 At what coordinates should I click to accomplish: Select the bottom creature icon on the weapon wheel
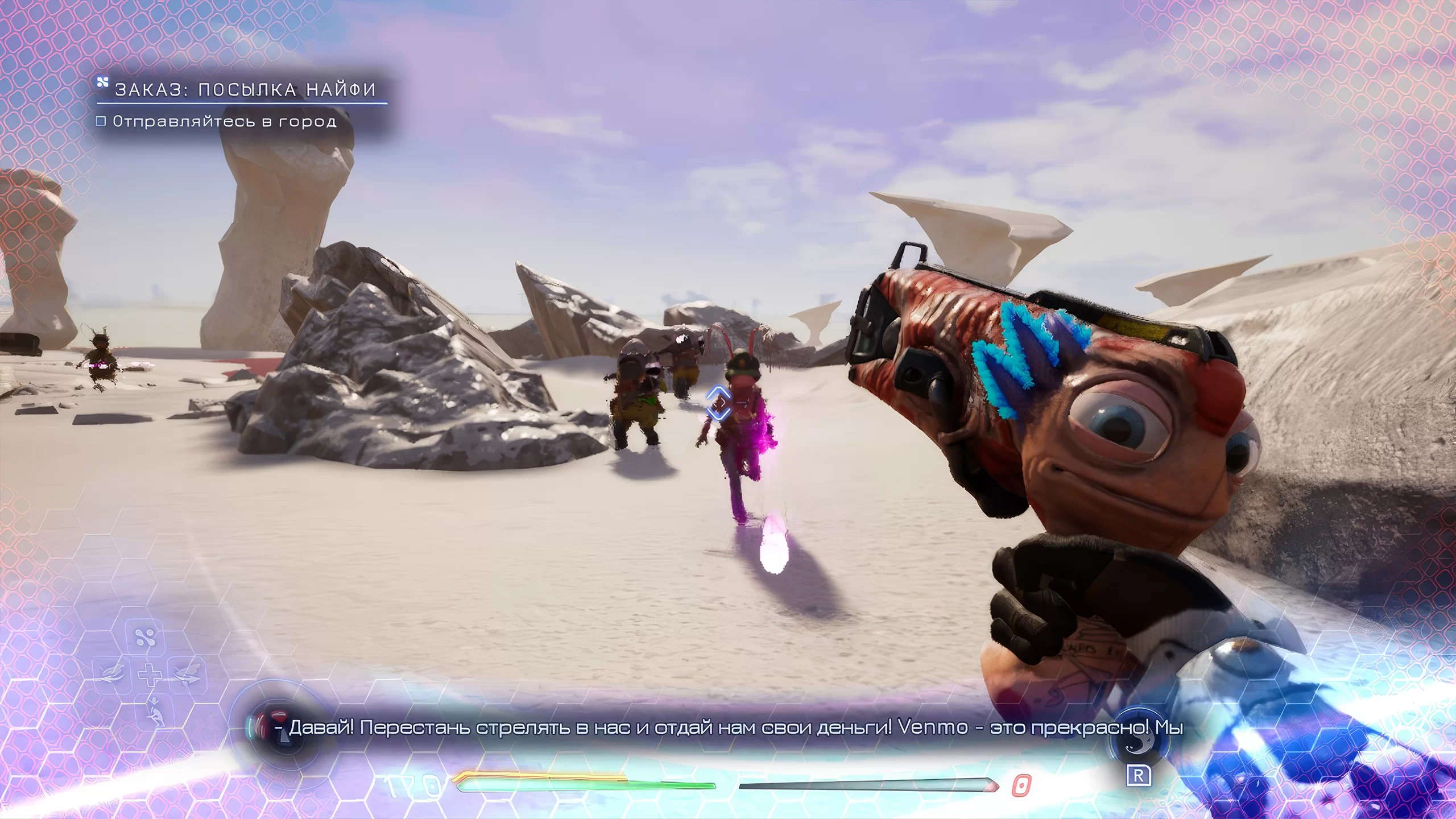(x=154, y=711)
